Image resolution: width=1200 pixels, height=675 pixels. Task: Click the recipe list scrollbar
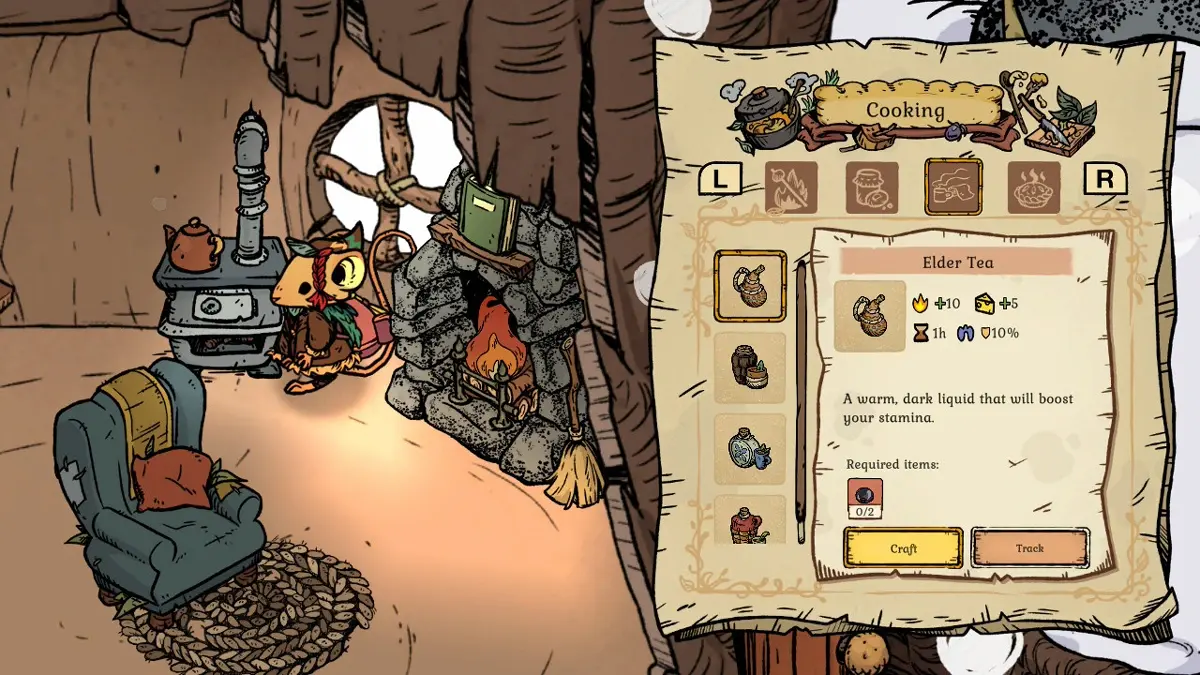(x=800, y=400)
